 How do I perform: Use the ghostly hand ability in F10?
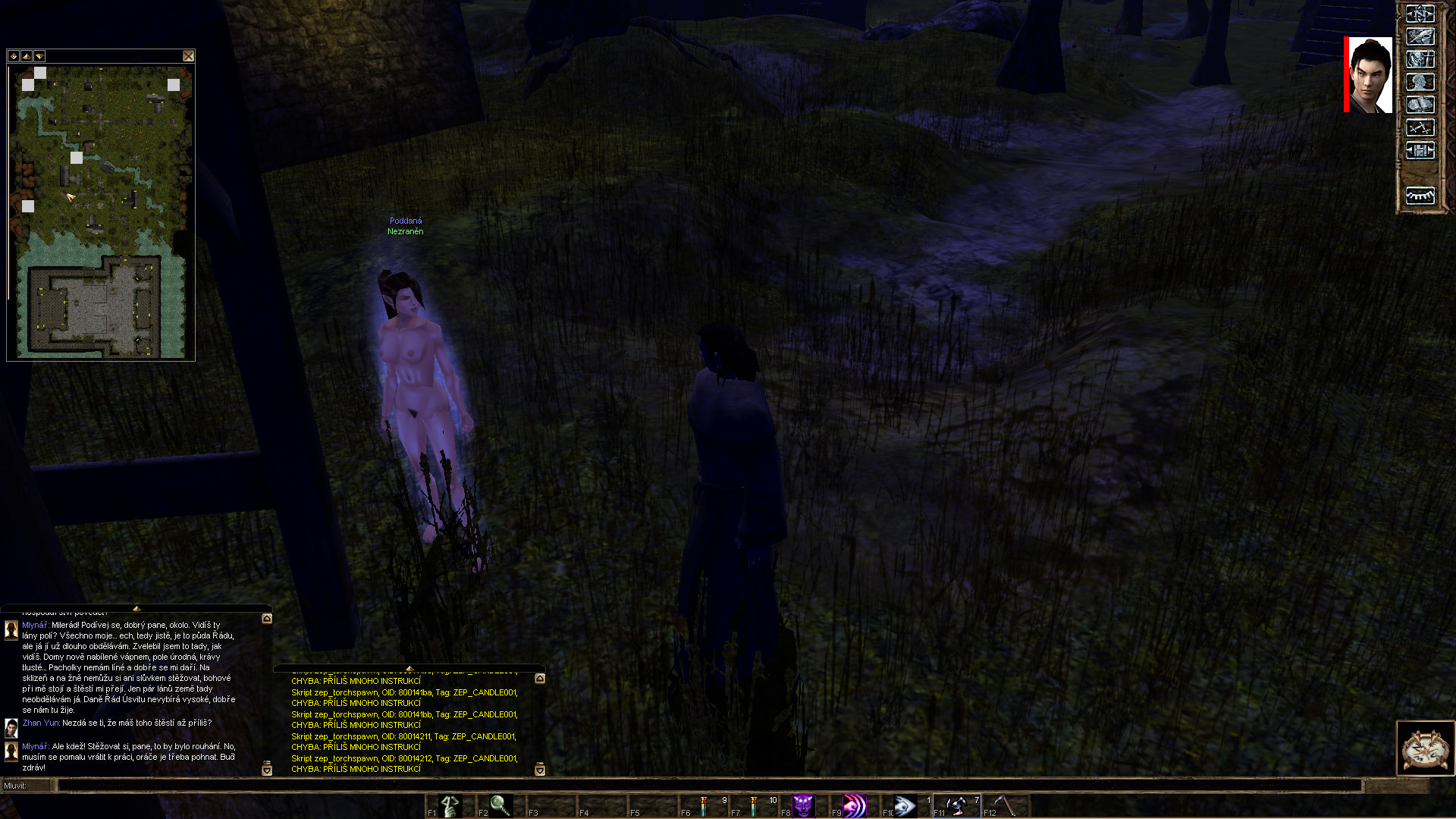point(905,805)
